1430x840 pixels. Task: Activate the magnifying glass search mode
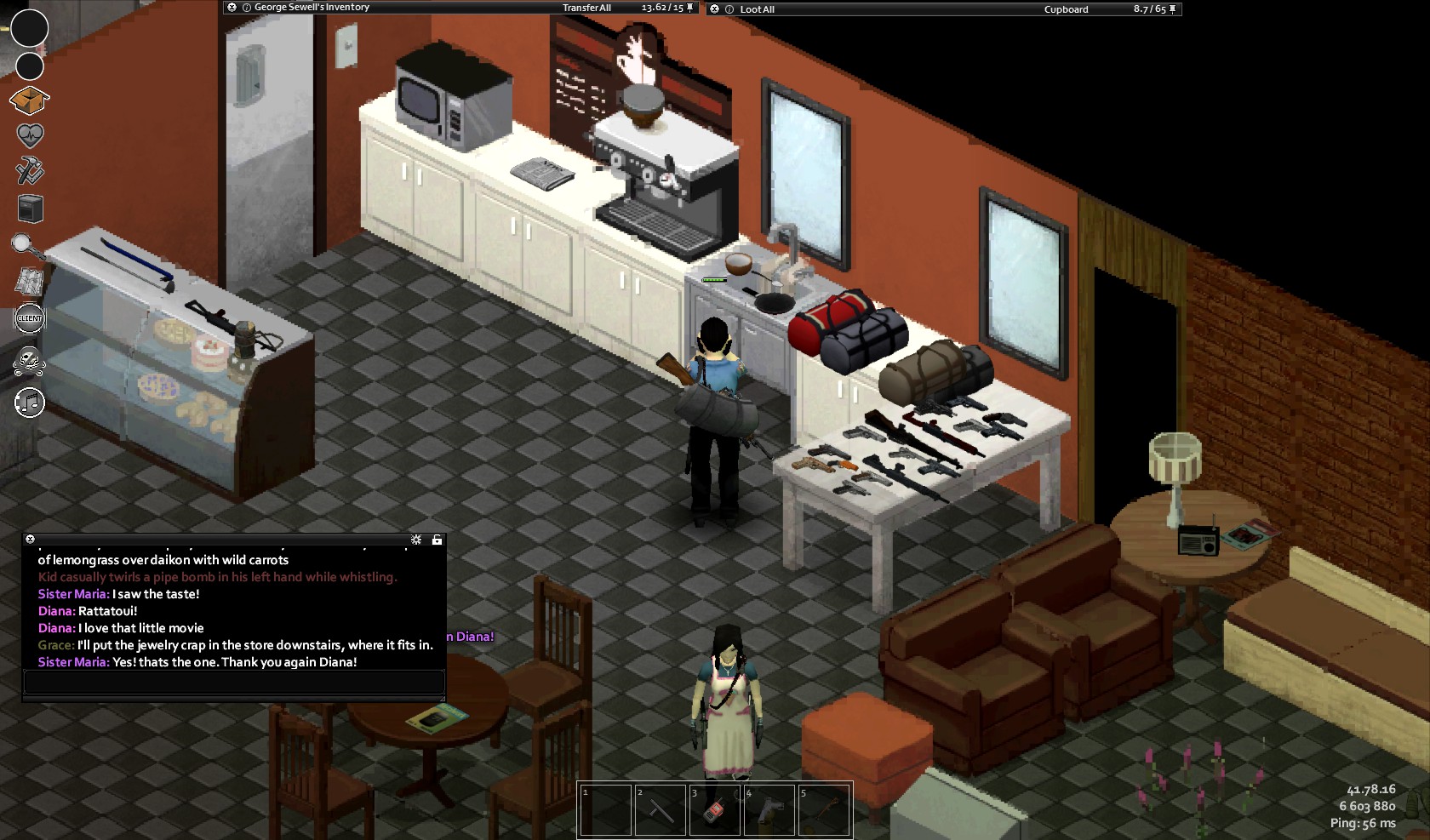click(x=28, y=246)
